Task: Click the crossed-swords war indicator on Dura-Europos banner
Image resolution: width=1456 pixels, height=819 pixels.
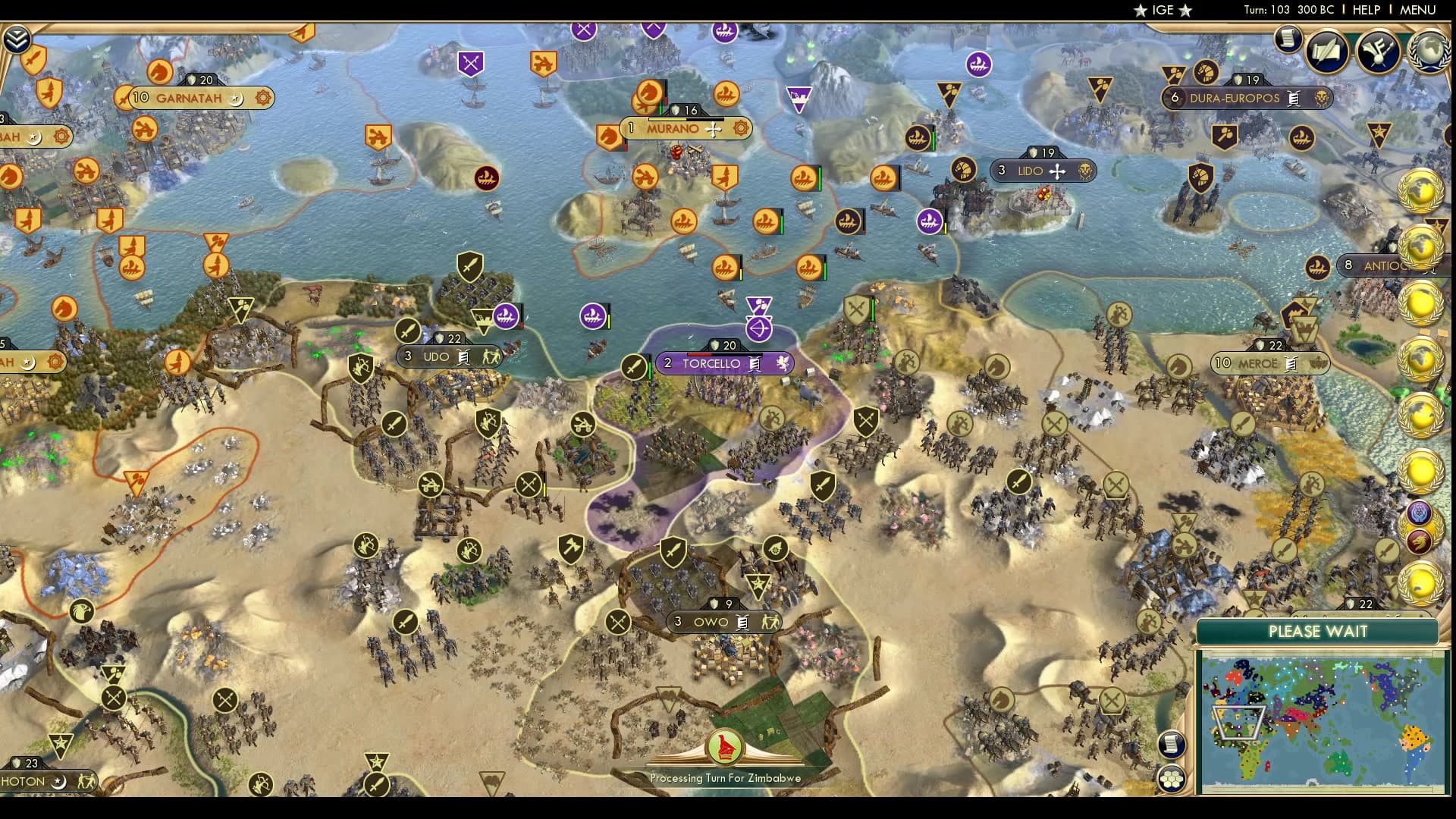Action: [x=1293, y=99]
